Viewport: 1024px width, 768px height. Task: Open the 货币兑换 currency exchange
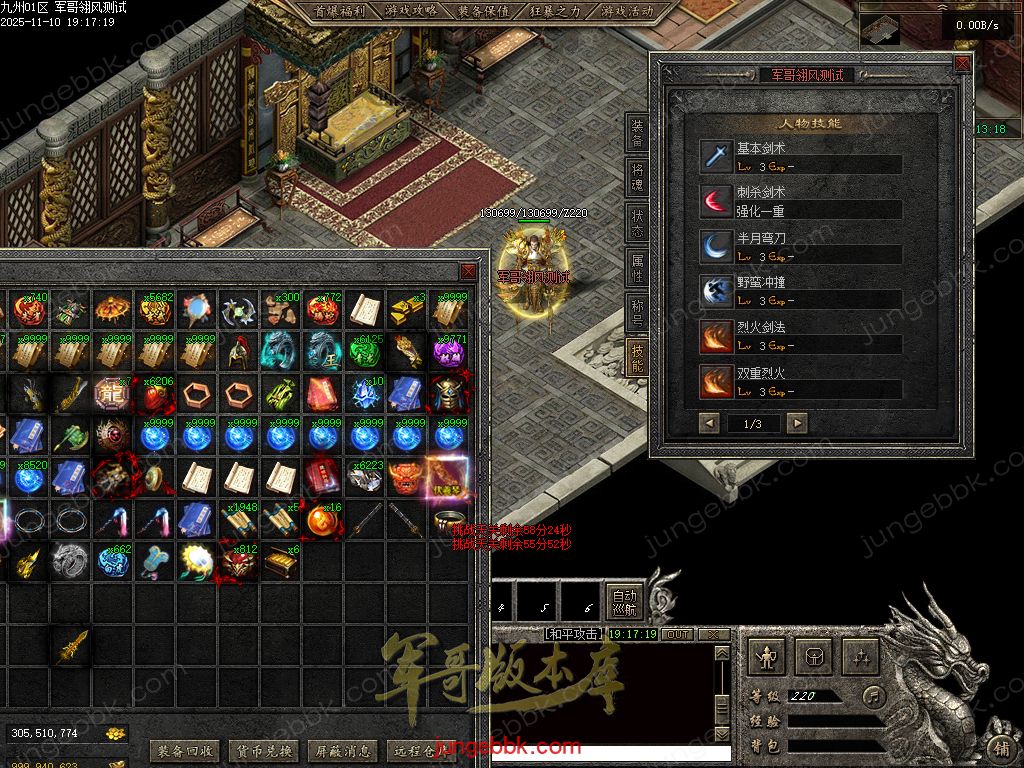pos(263,750)
